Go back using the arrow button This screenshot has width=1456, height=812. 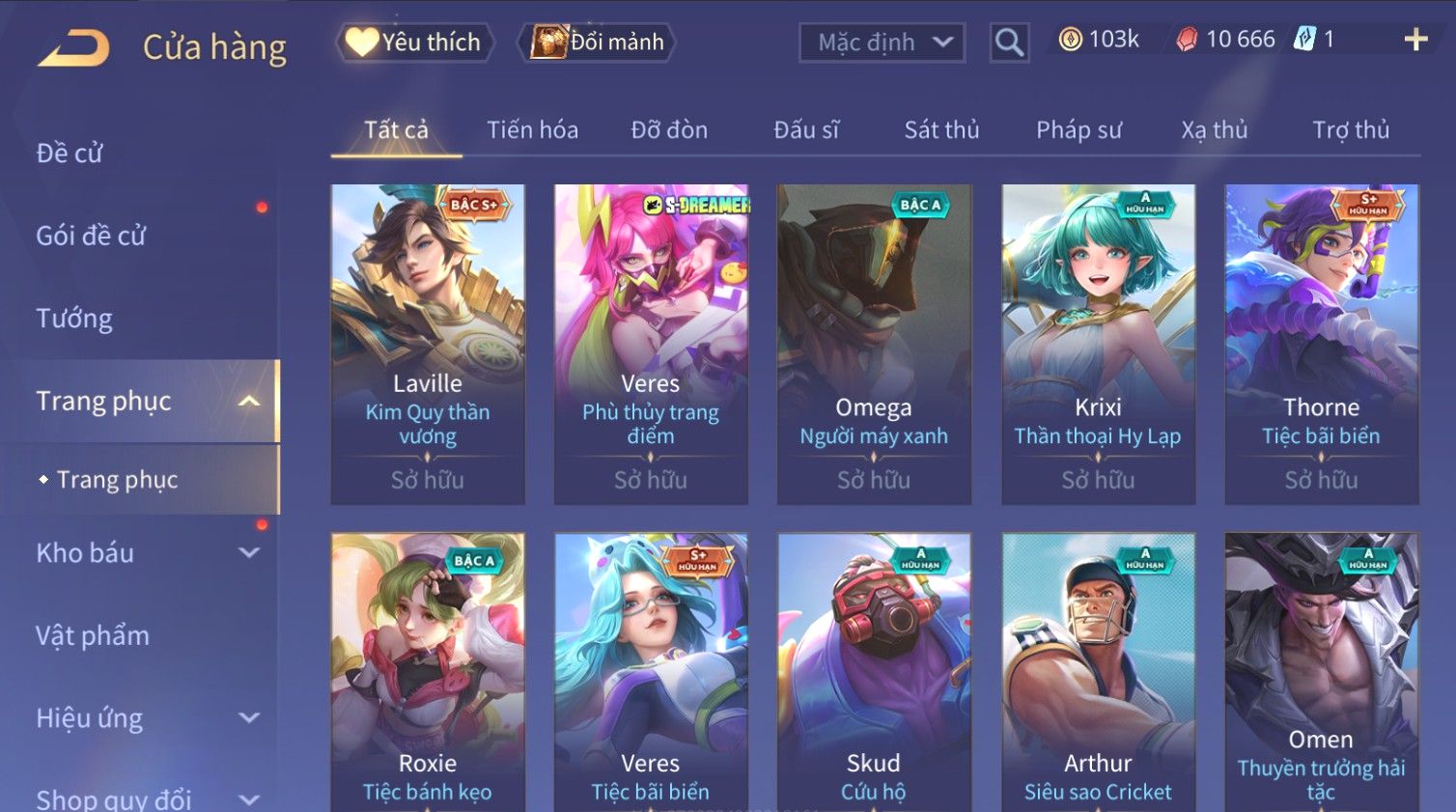(73, 46)
